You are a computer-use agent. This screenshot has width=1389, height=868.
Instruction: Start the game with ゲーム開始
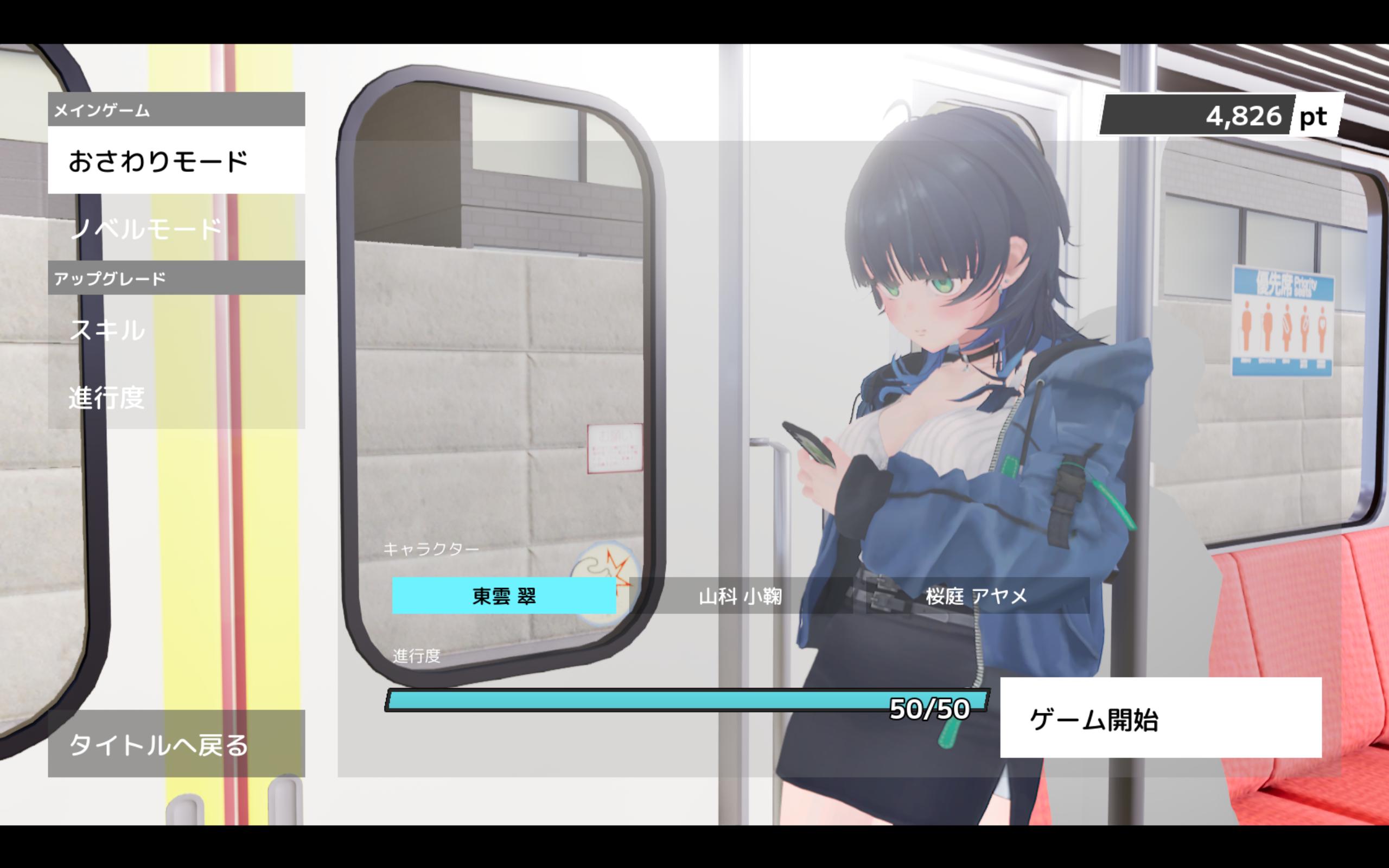[1161, 718]
